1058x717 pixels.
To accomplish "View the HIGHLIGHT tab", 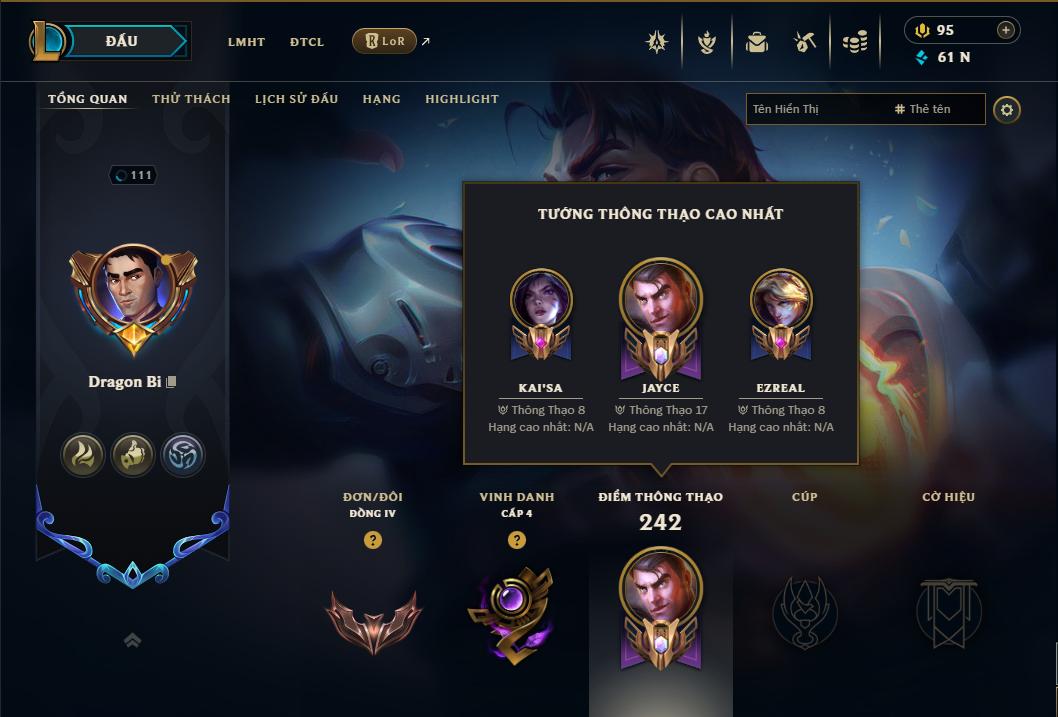I will tap(461, 99).
